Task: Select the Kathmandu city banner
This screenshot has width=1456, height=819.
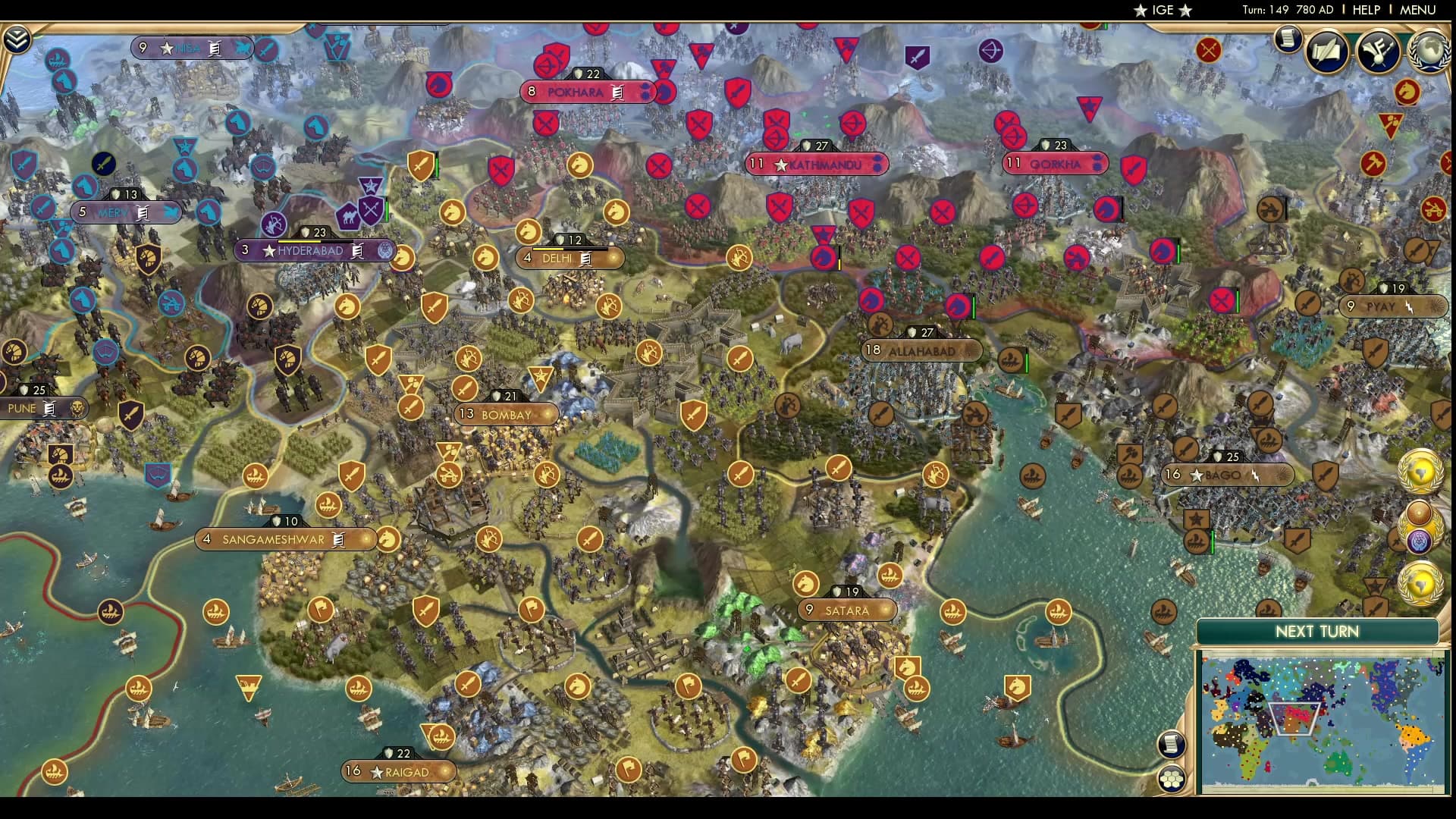Action: tap(817, 163)
